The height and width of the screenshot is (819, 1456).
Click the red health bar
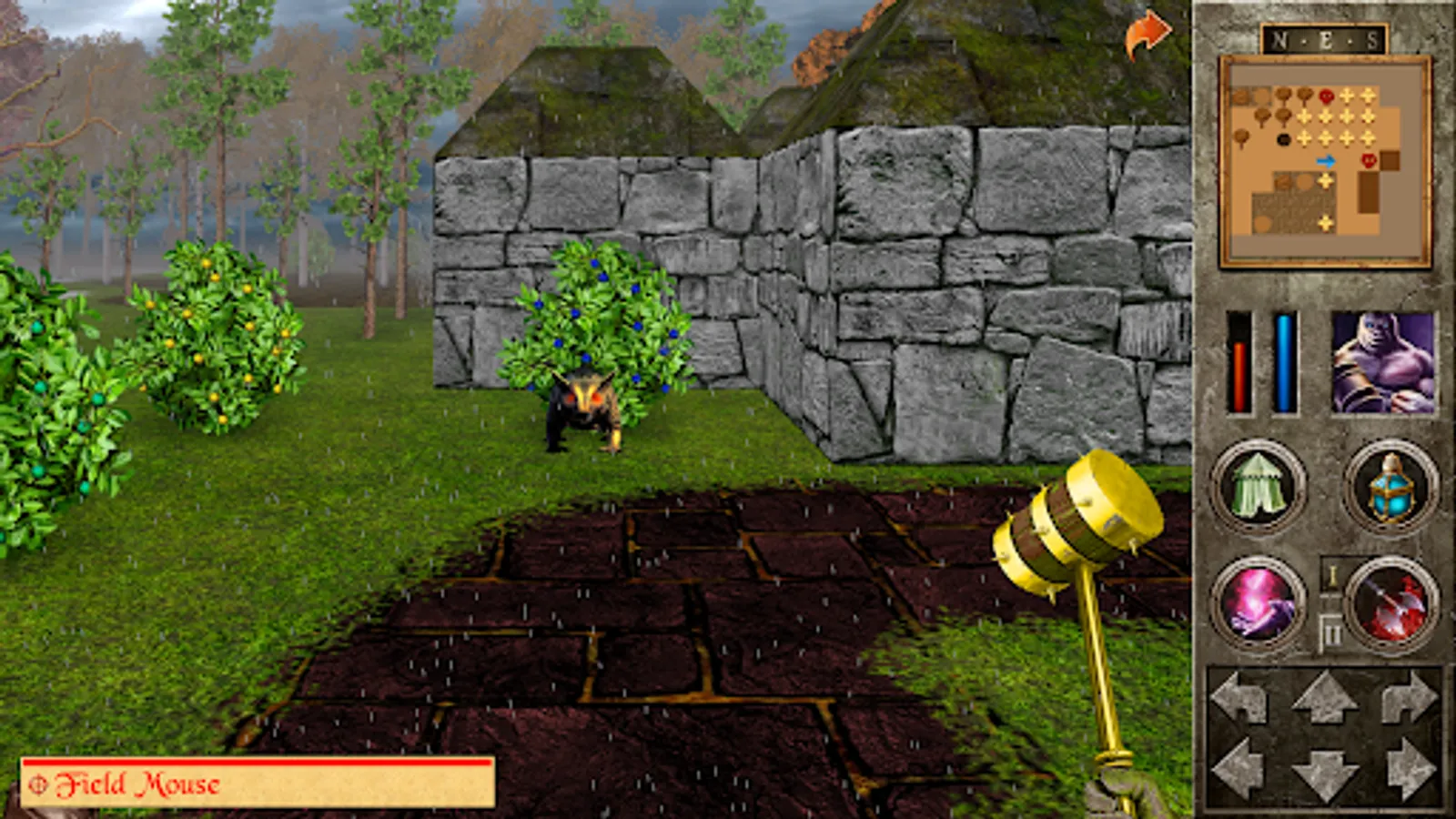(x=1238, y=364)
